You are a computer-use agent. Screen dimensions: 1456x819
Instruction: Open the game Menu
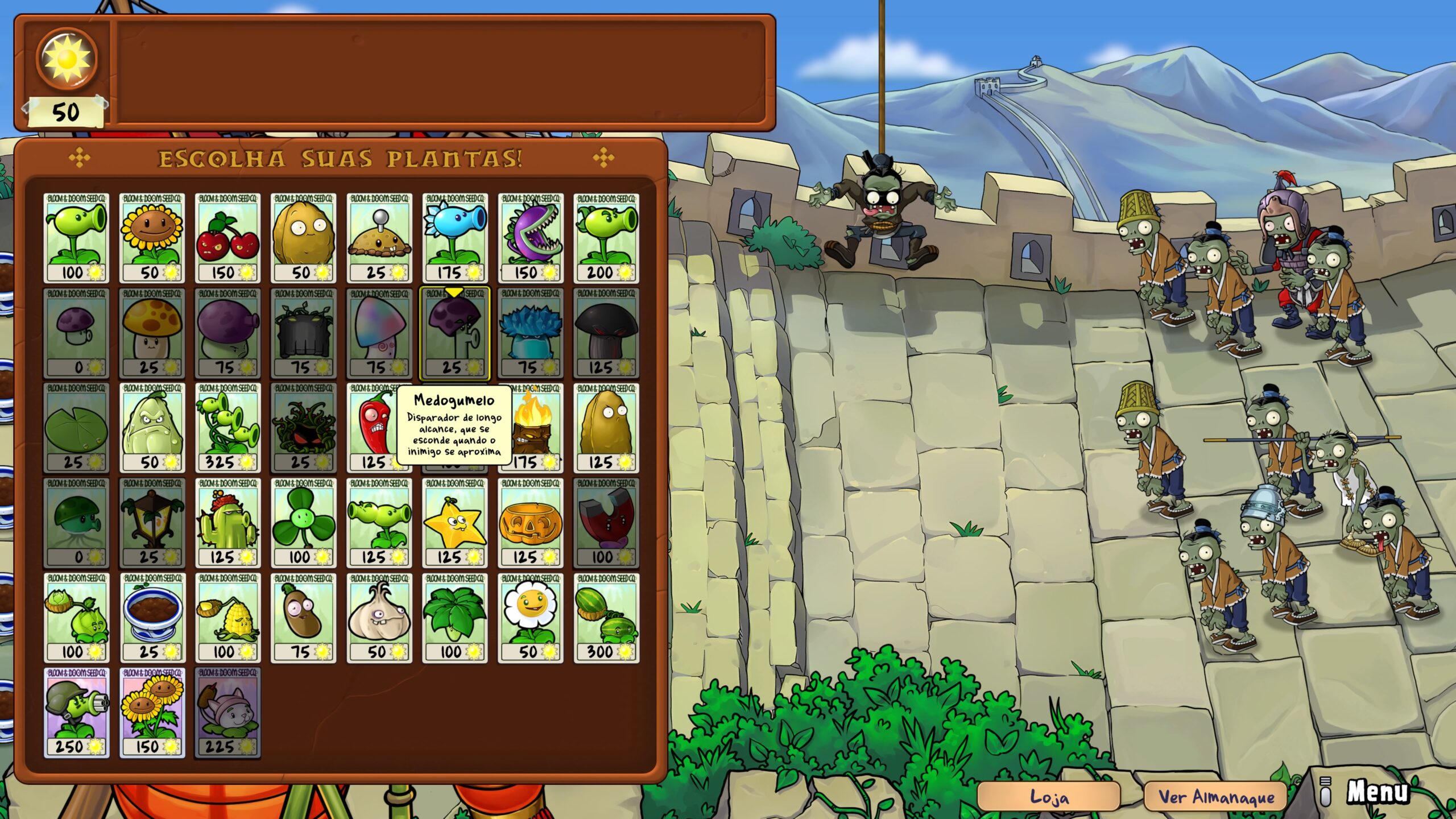[1376, 792]
